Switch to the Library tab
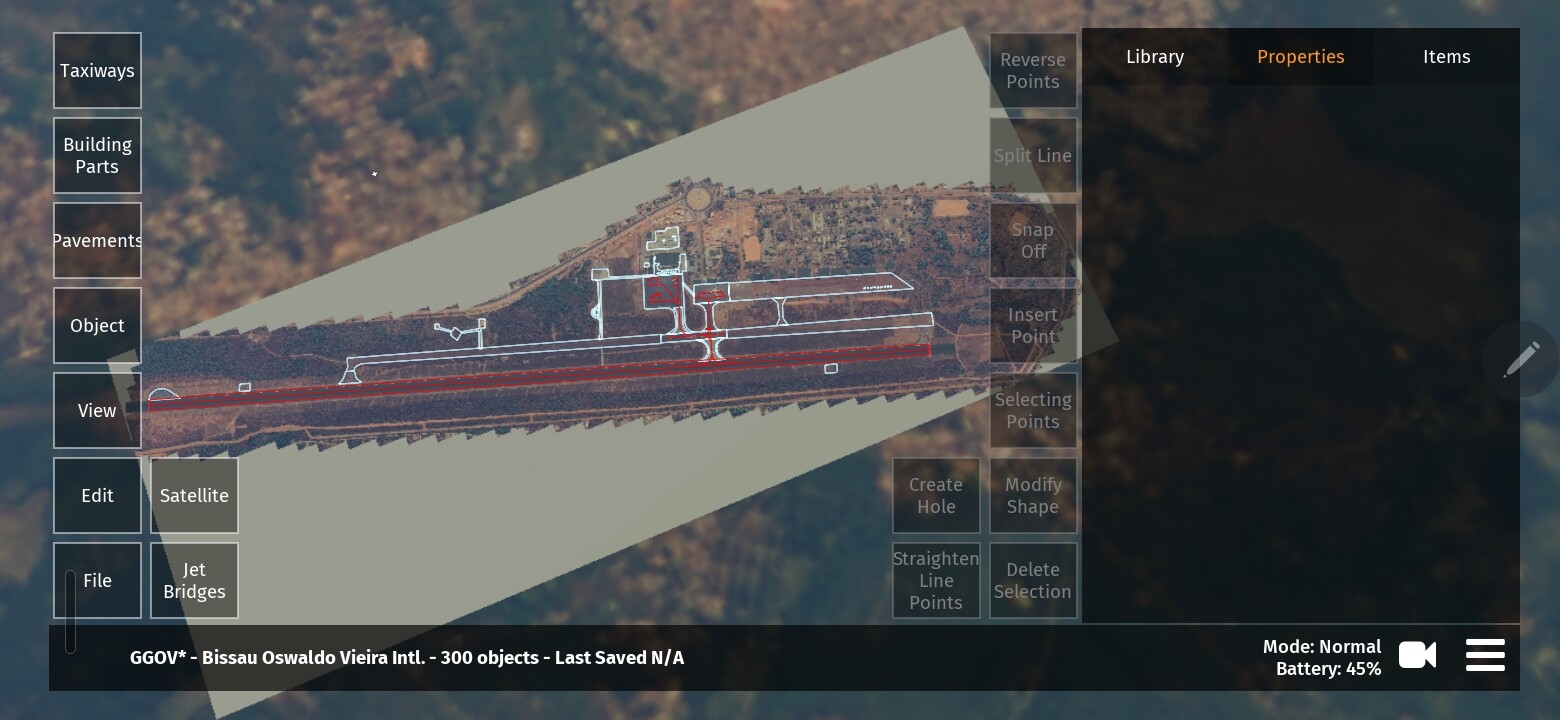 coord(1155,57)
